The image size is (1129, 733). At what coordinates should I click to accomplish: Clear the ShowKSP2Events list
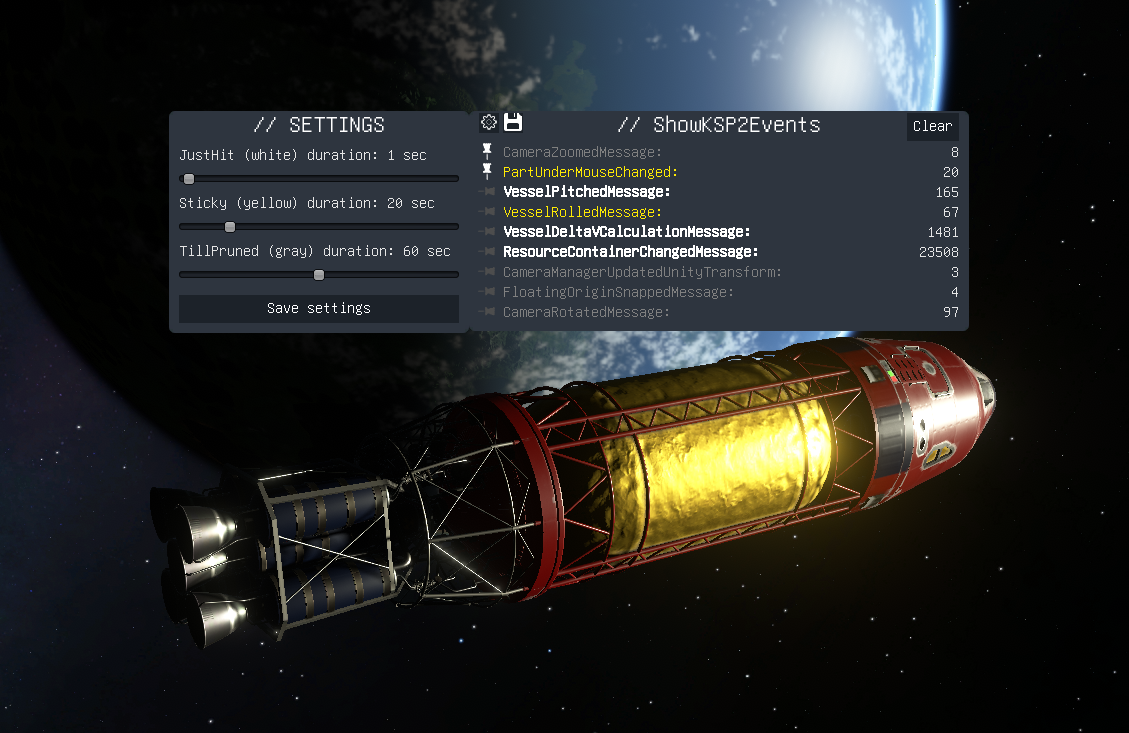click(x=932, y=126)
